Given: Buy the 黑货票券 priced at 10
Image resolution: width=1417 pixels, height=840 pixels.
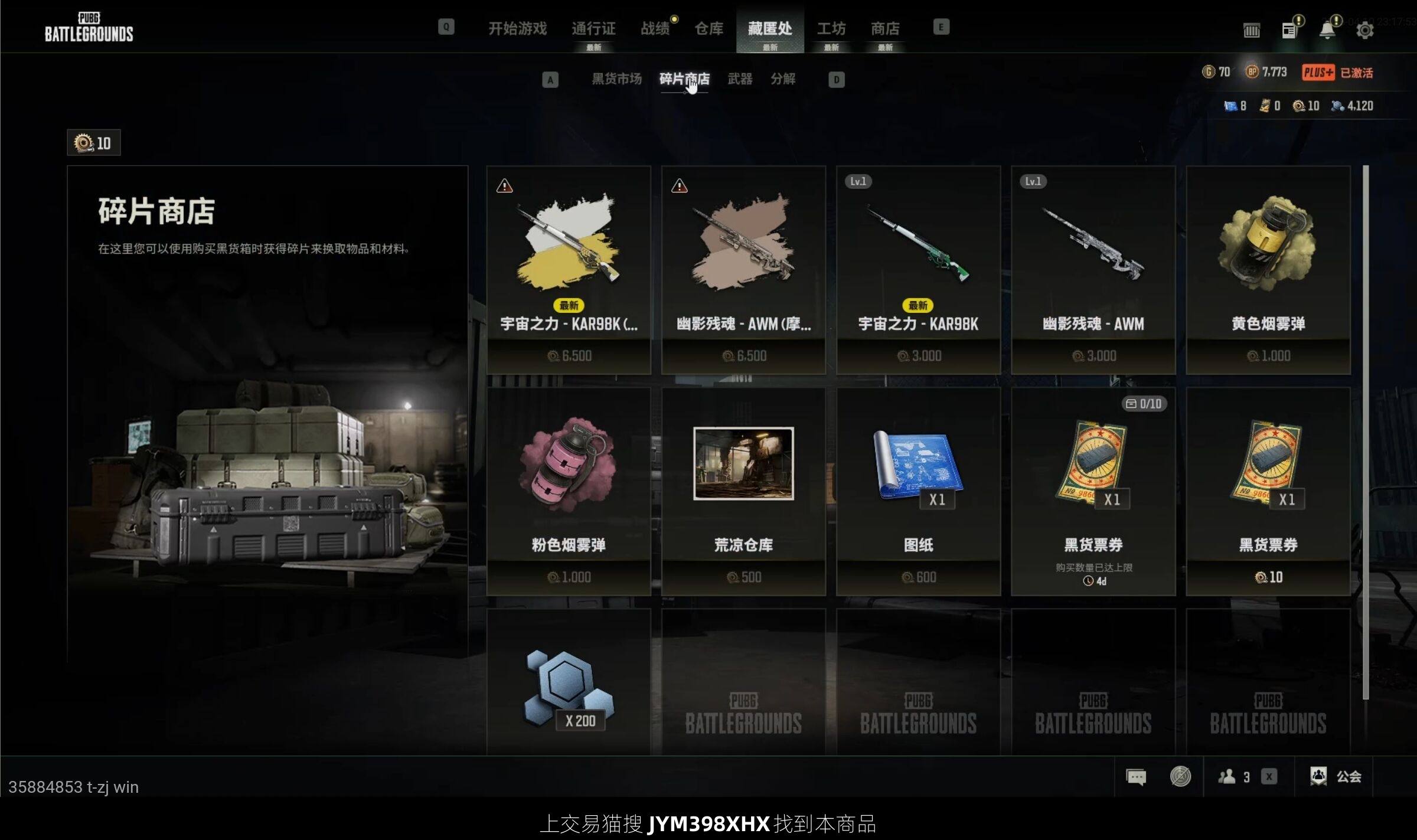Looking at the screenshot, I should pos(1268,491).
